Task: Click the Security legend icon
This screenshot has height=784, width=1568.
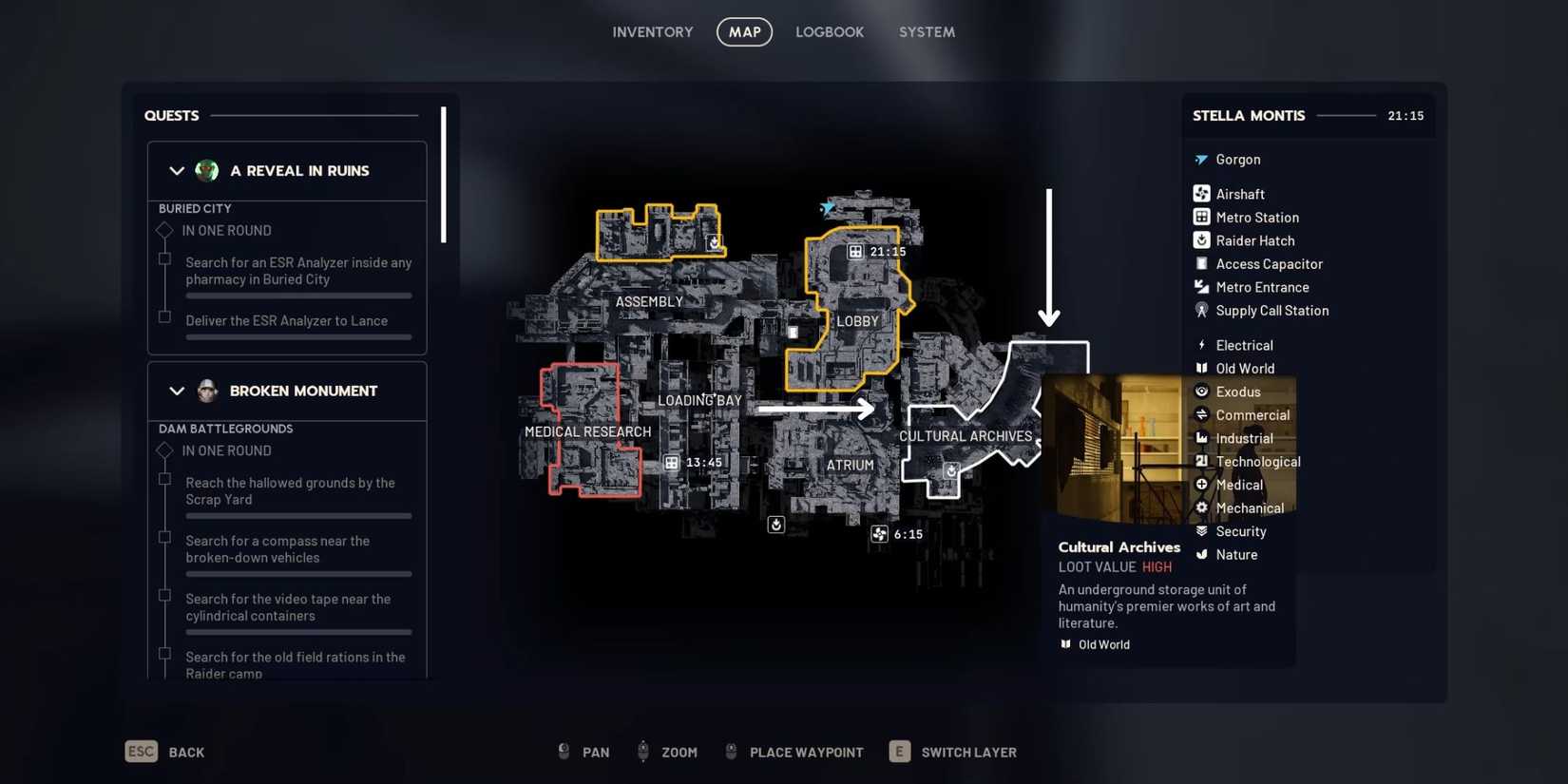Action: click(x=1201, y=531)
